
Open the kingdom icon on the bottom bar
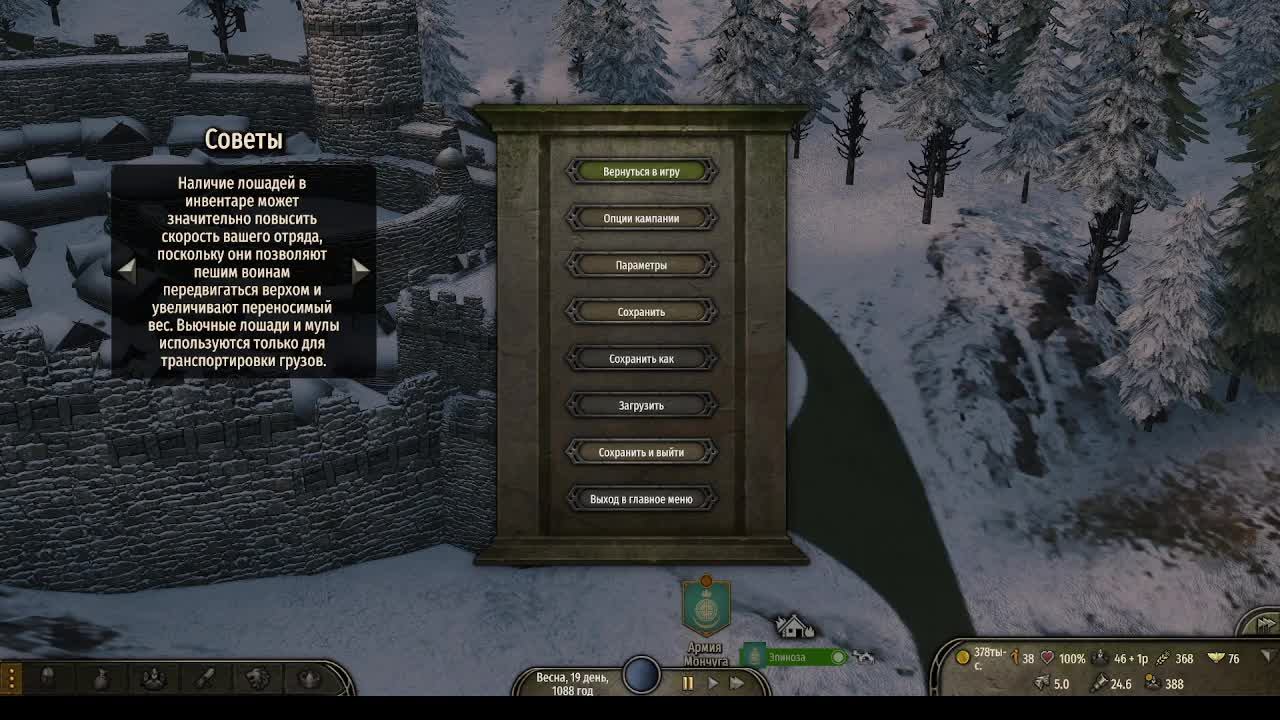click(308, 678)
